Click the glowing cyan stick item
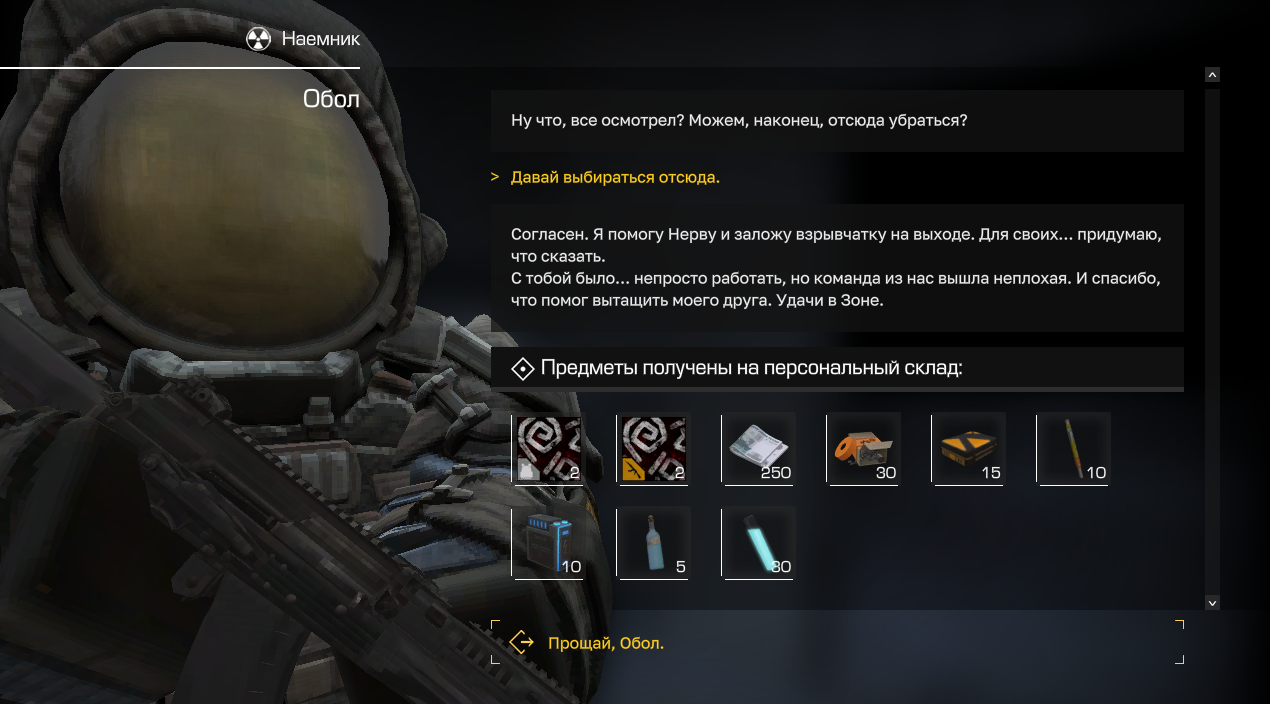 (x=758, y=542)
